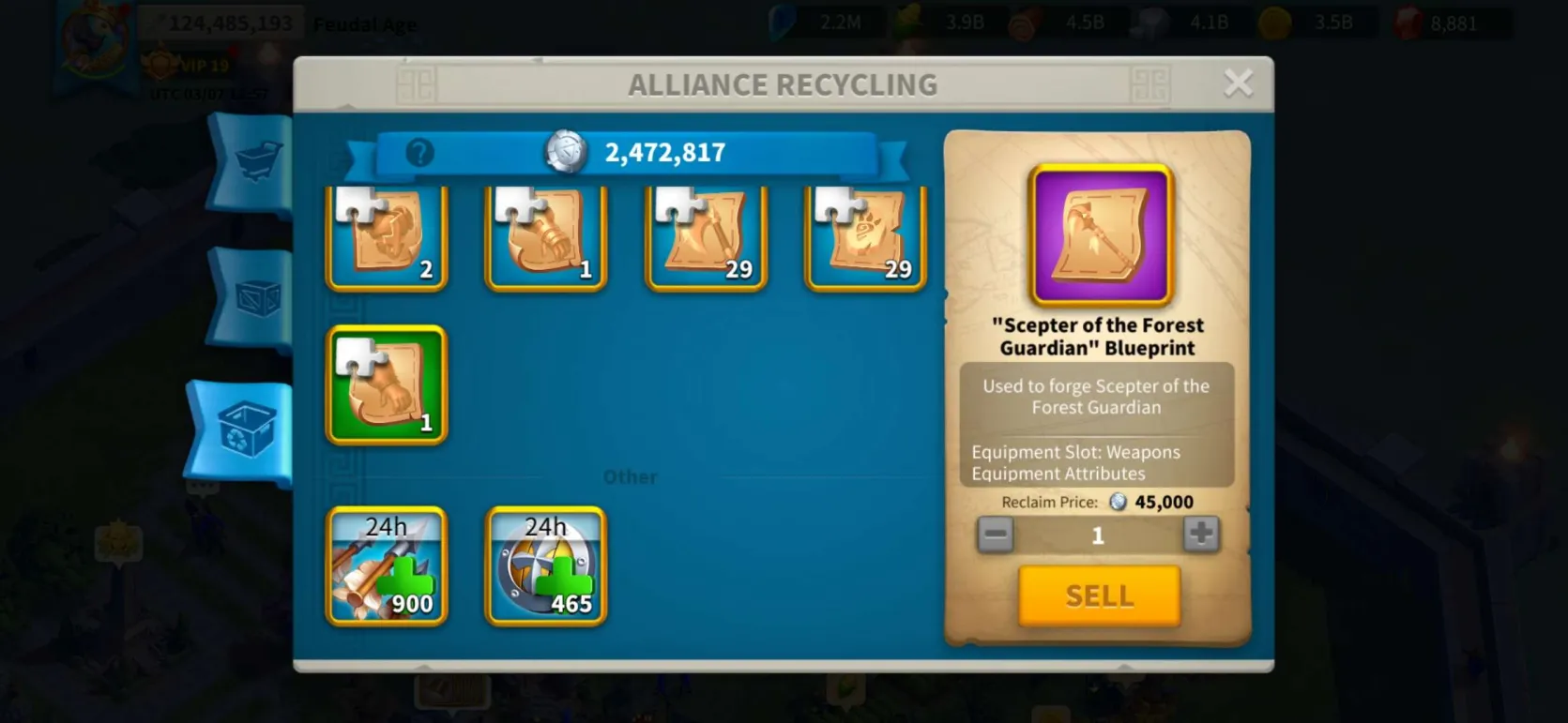
Task: Close the Alliance Recycling window
Action: (x=1238, y=83)
